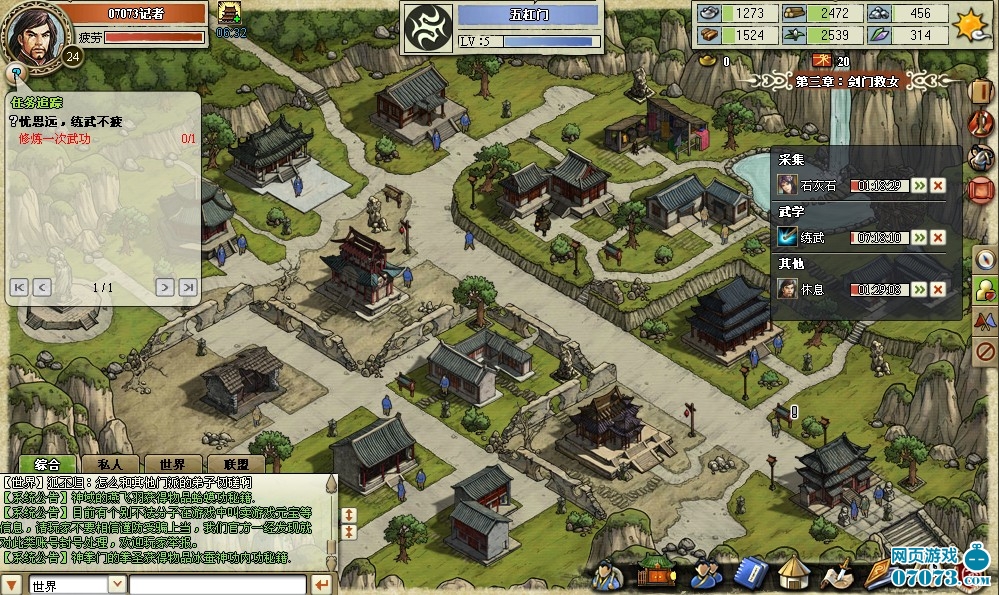The width and height of the screenshot is (999, 595).
Task: Open the compass icon on the right sidebar
Action: click(x=984, y=259)
